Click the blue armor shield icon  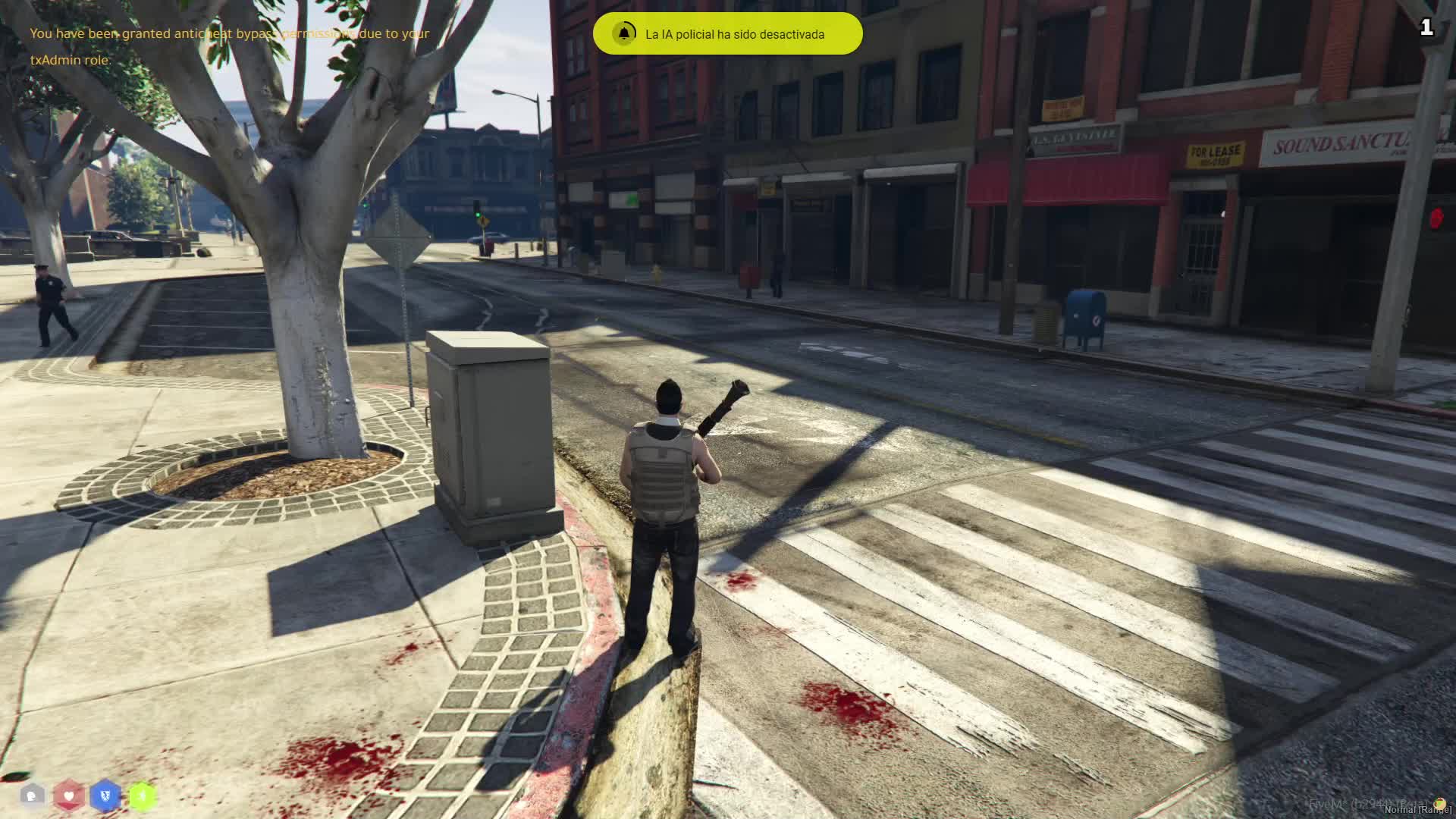tap(105, 795)
